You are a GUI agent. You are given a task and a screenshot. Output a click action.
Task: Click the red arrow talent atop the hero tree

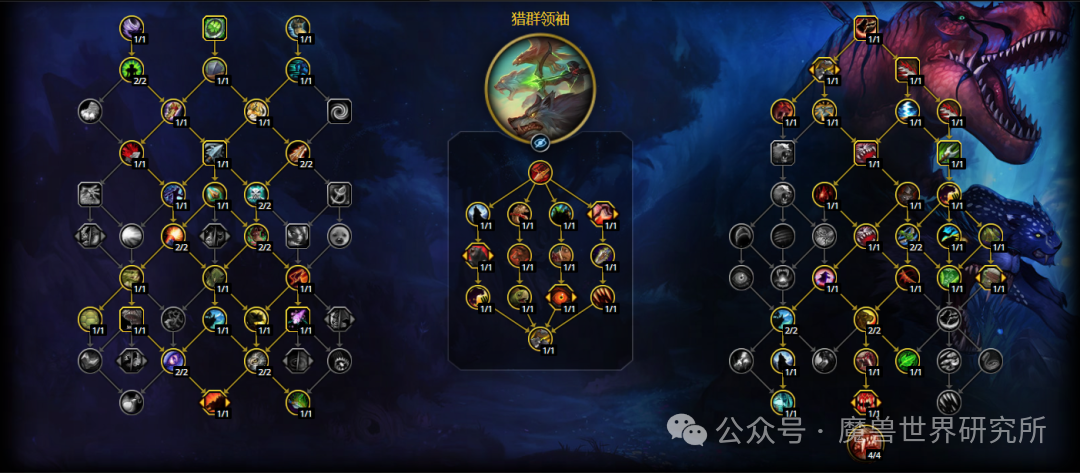tap(540, 172)
